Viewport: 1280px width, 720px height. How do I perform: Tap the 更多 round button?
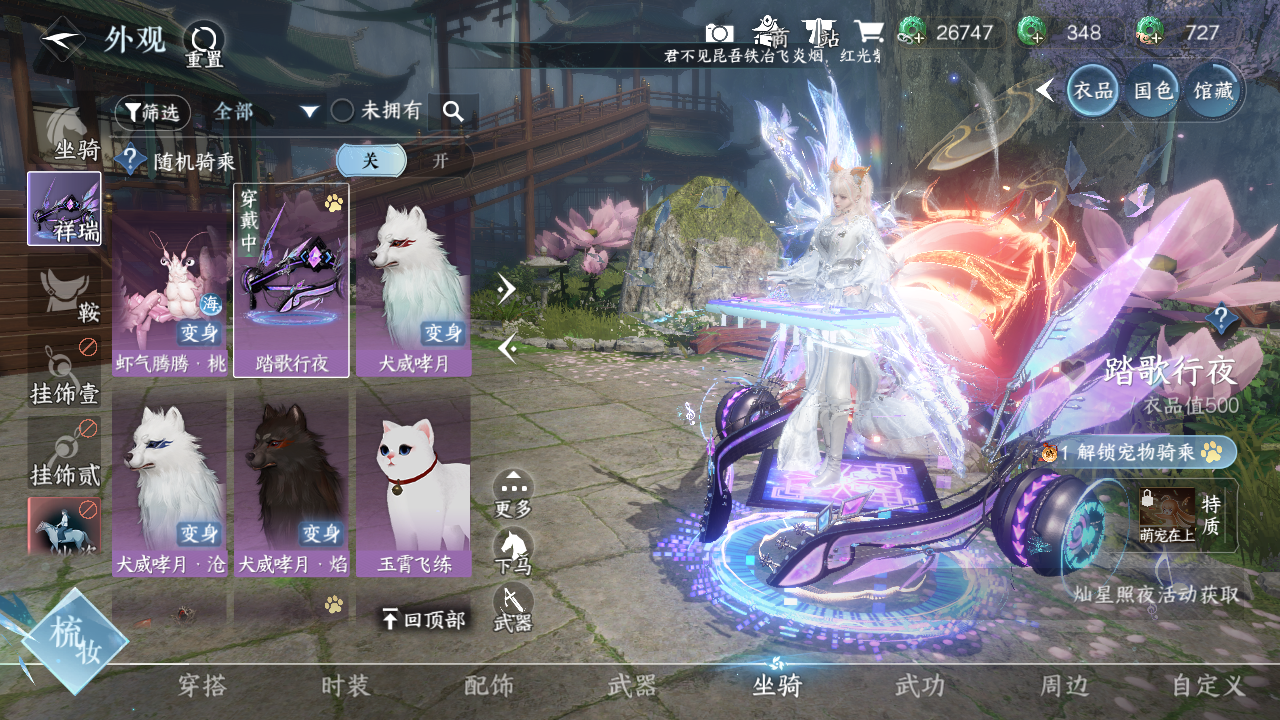(x=513, y=492)
